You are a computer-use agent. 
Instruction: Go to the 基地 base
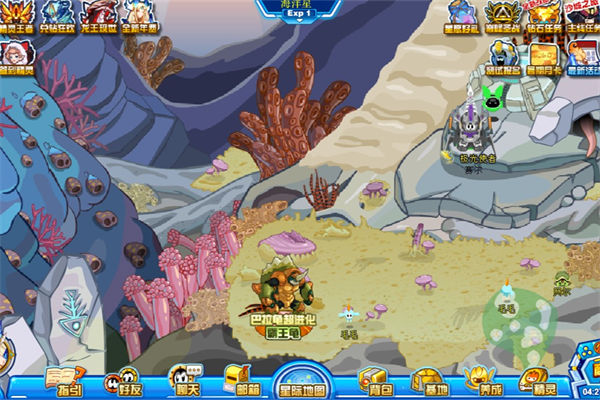430,380
